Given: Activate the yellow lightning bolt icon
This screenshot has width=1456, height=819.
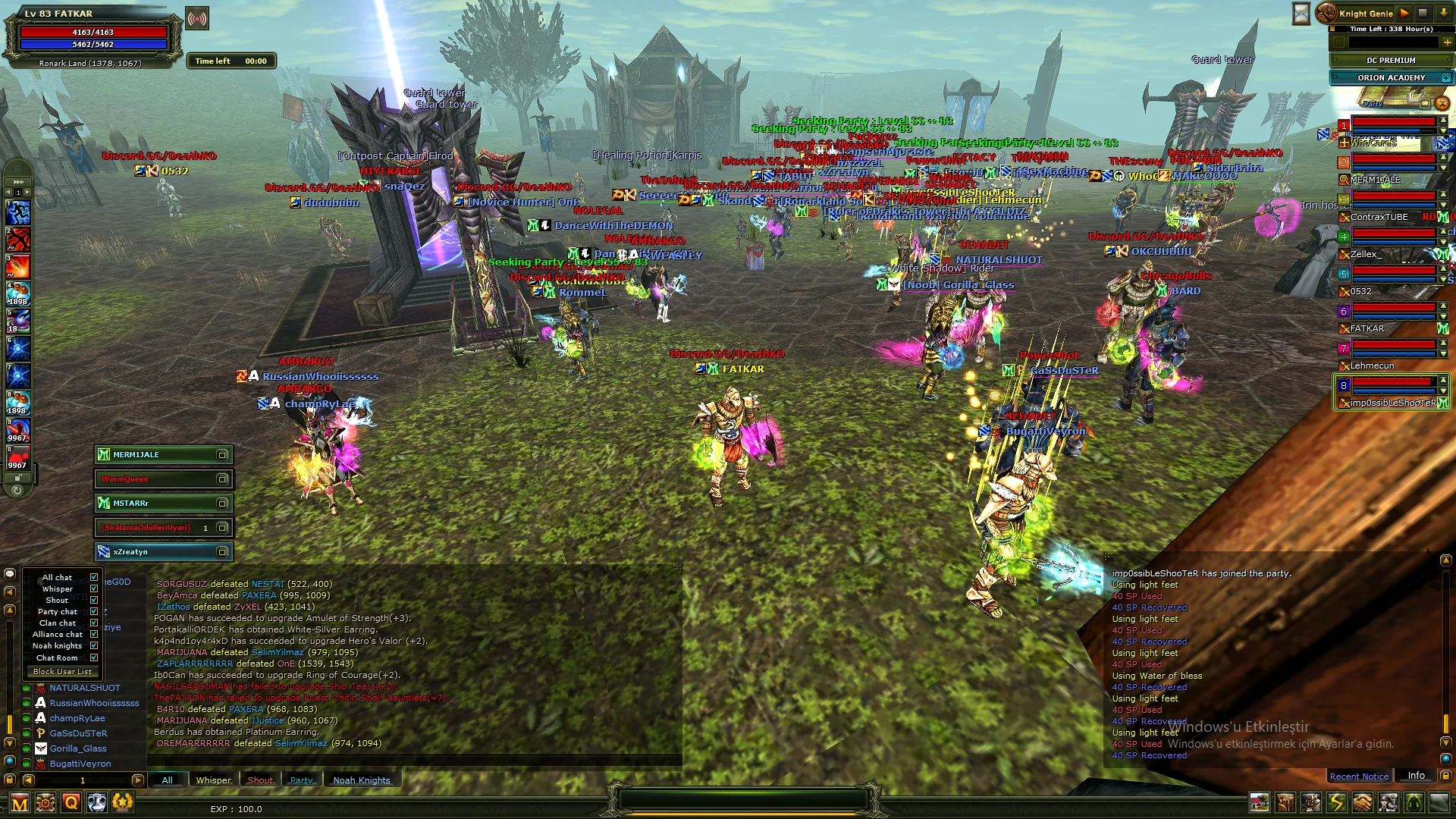Looking at the screenshot, I should 1336,802.
